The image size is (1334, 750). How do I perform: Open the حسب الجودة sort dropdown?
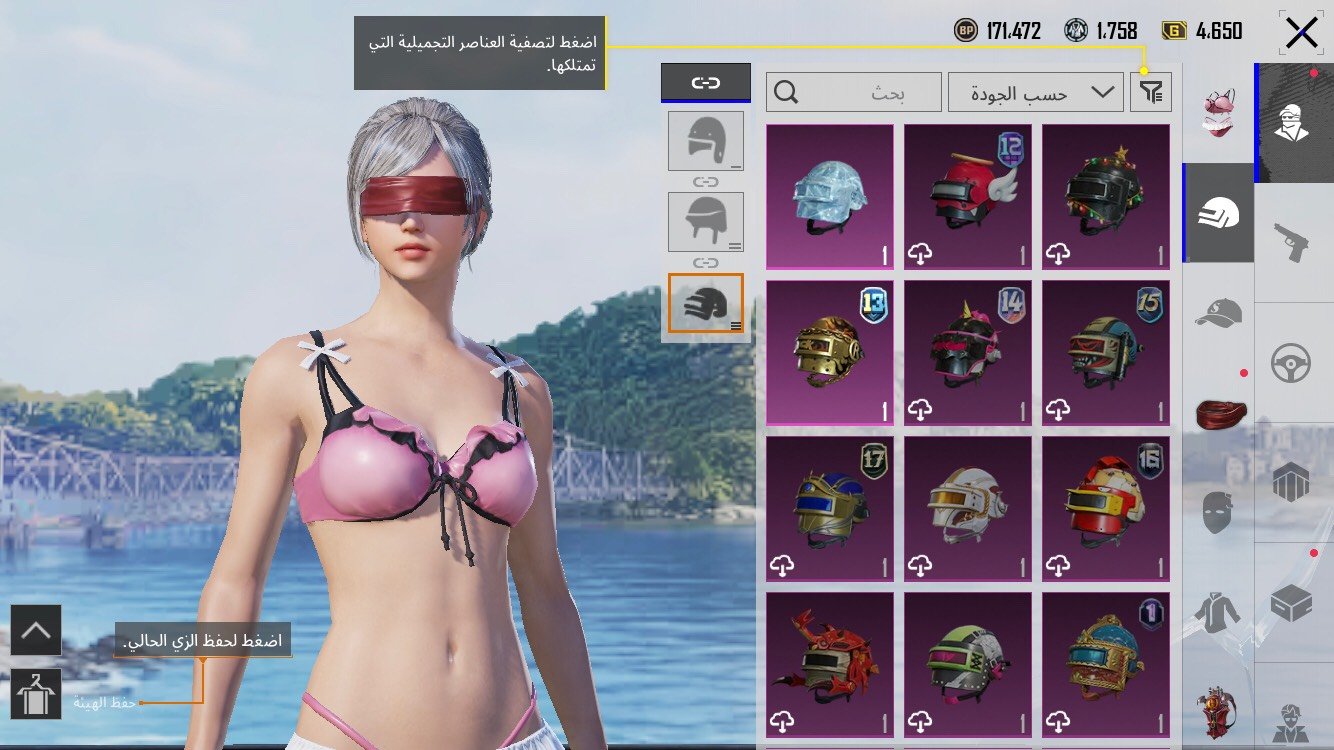click(x=1035, y=92)
